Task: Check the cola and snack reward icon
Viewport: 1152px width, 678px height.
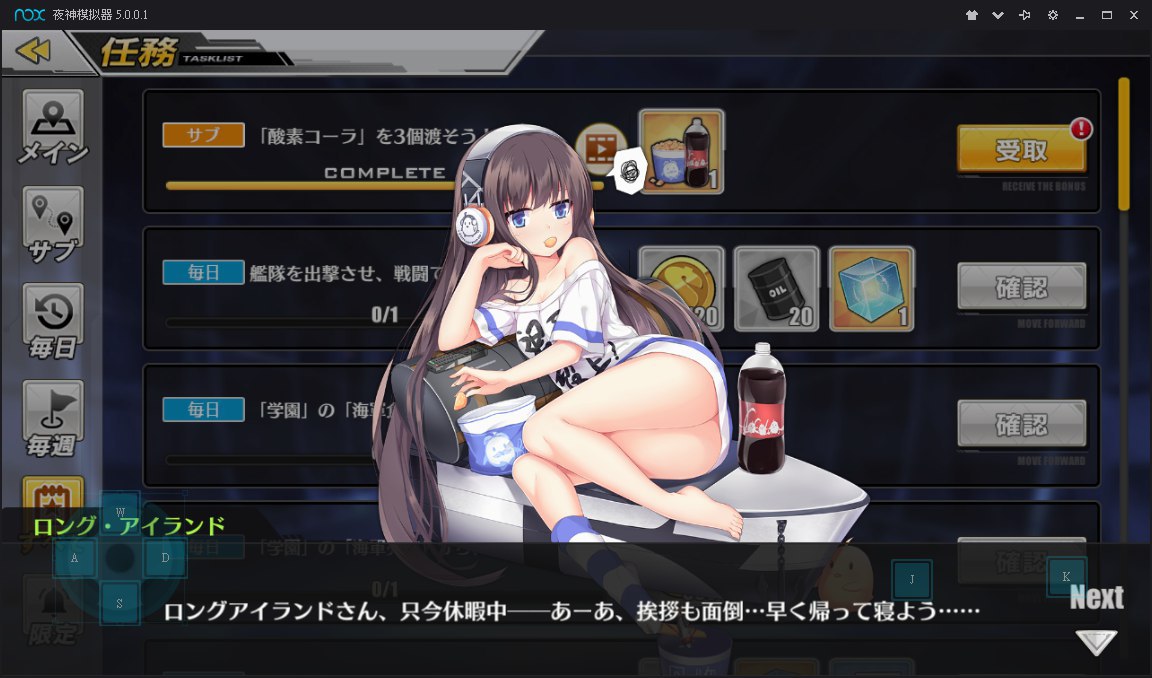Action: pyautogui.click(x=681, y=151)
